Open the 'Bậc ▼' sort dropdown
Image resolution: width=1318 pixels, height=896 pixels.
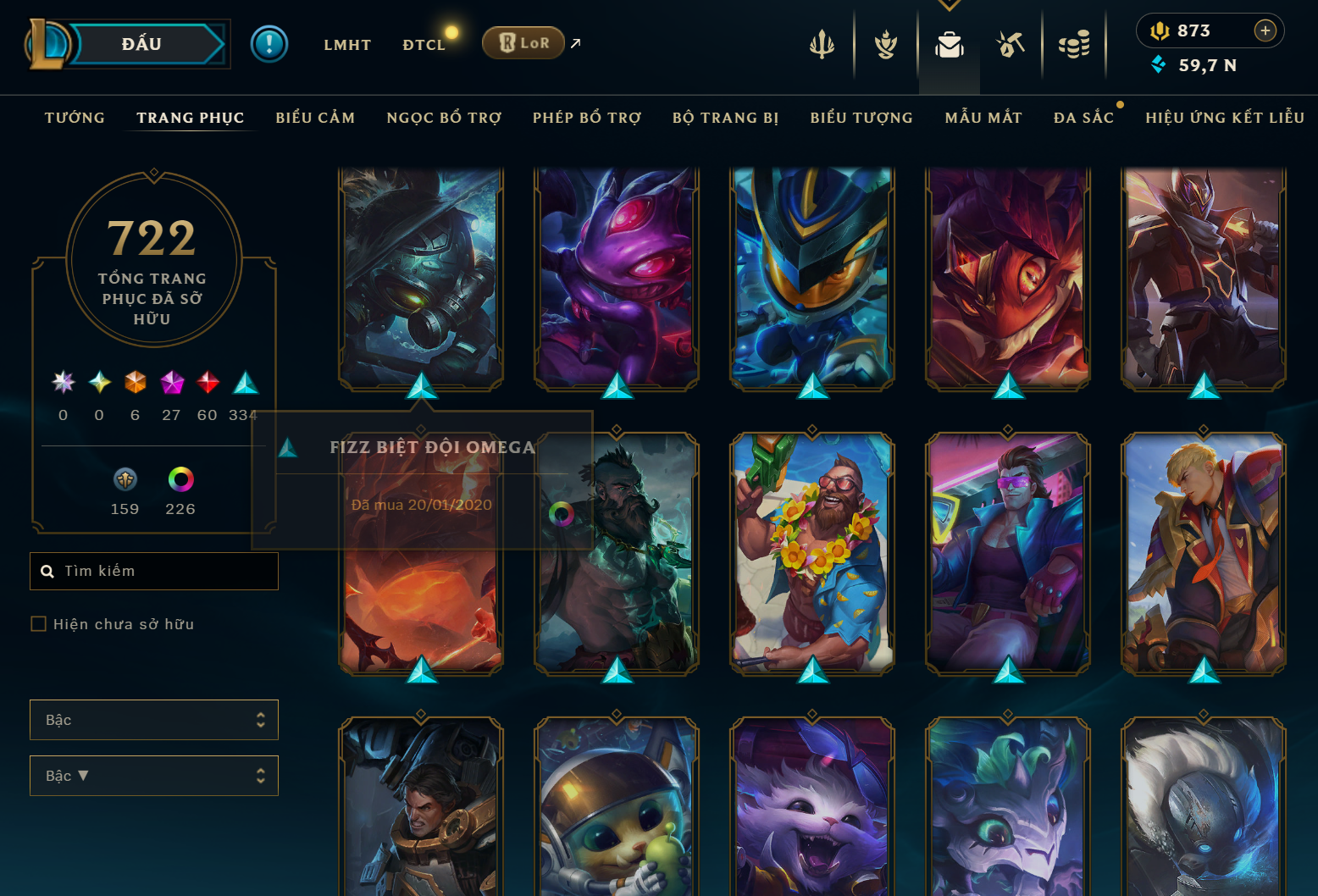coord(153,775)
